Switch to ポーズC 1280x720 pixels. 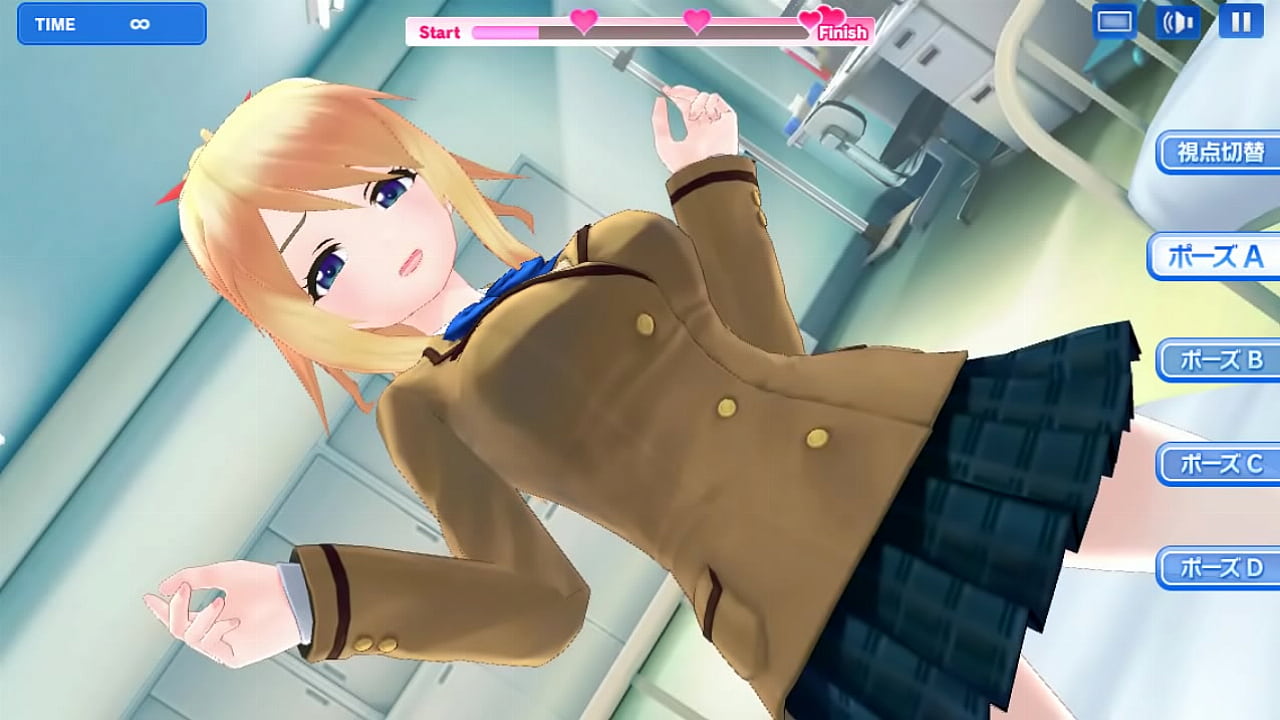point(1219,464)
